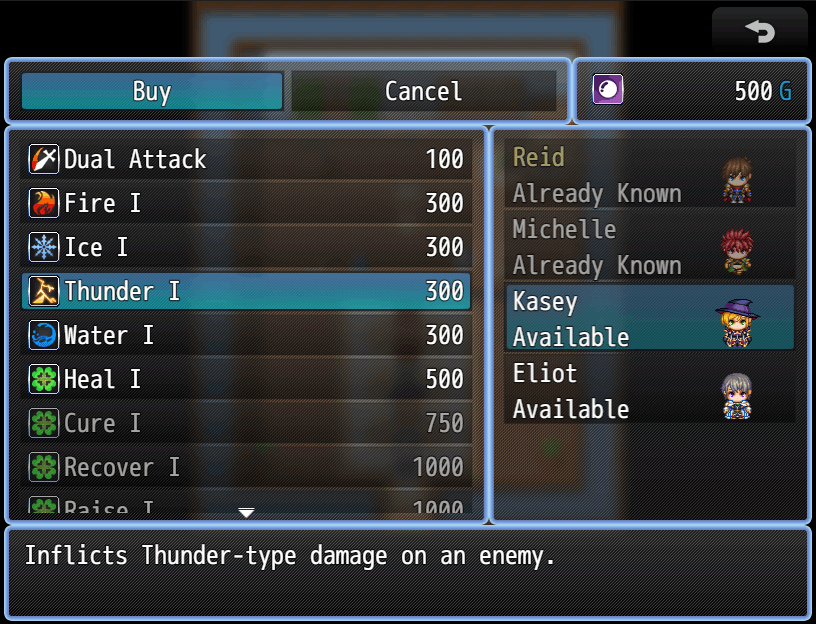Select Michelle in the party list
The image size is (816, 624).
coord(650,247)
